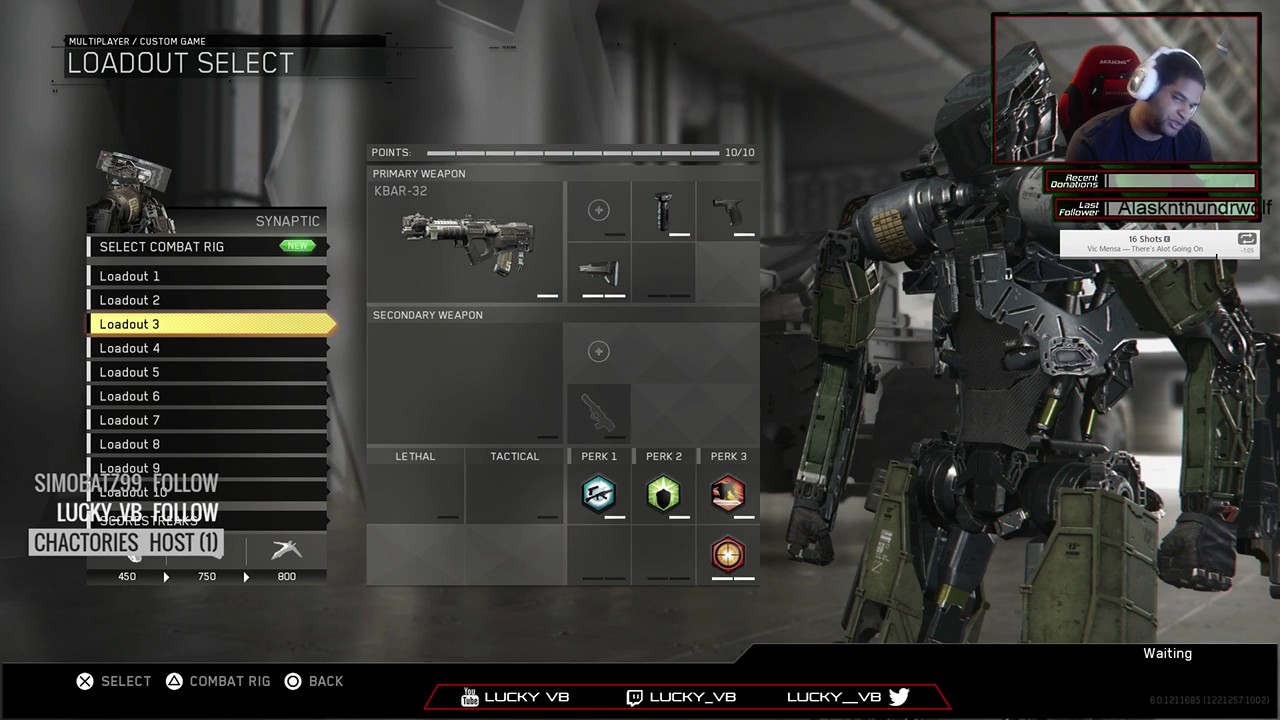Open the Perk 3 slot
Screen dimensions: 1280x720
pos(728,494)
